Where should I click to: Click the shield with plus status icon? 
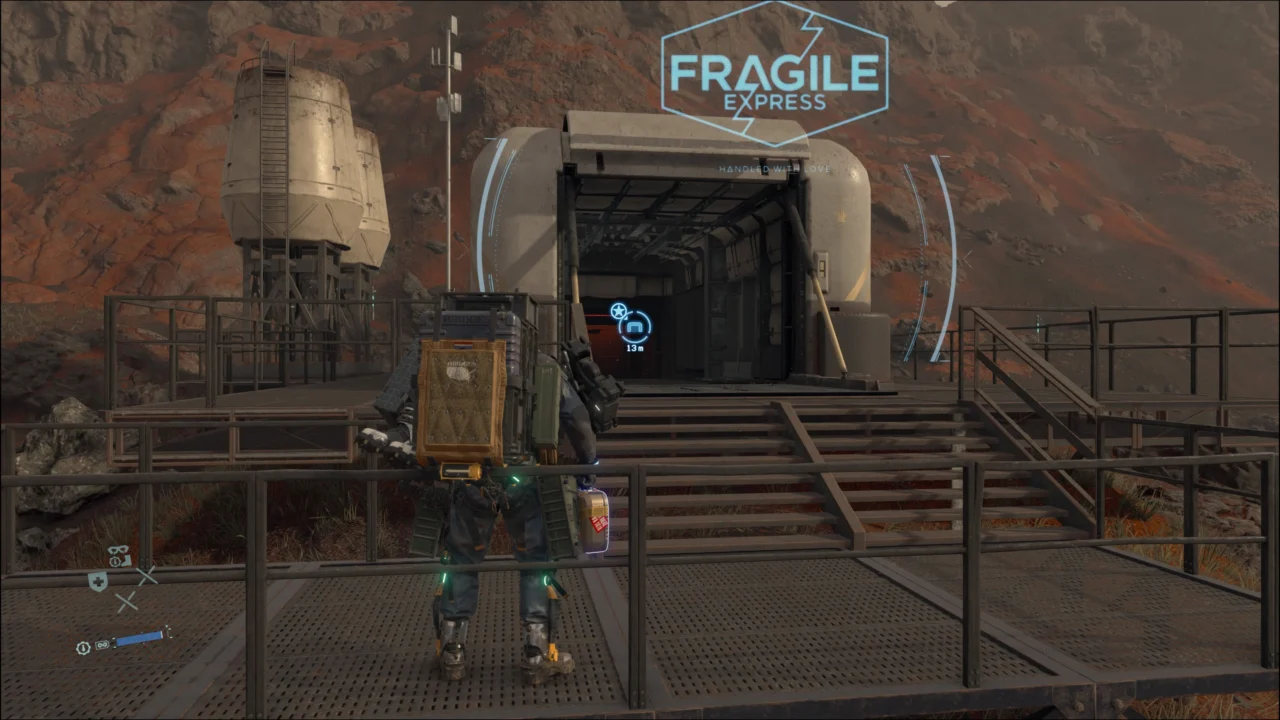[97, 582]
